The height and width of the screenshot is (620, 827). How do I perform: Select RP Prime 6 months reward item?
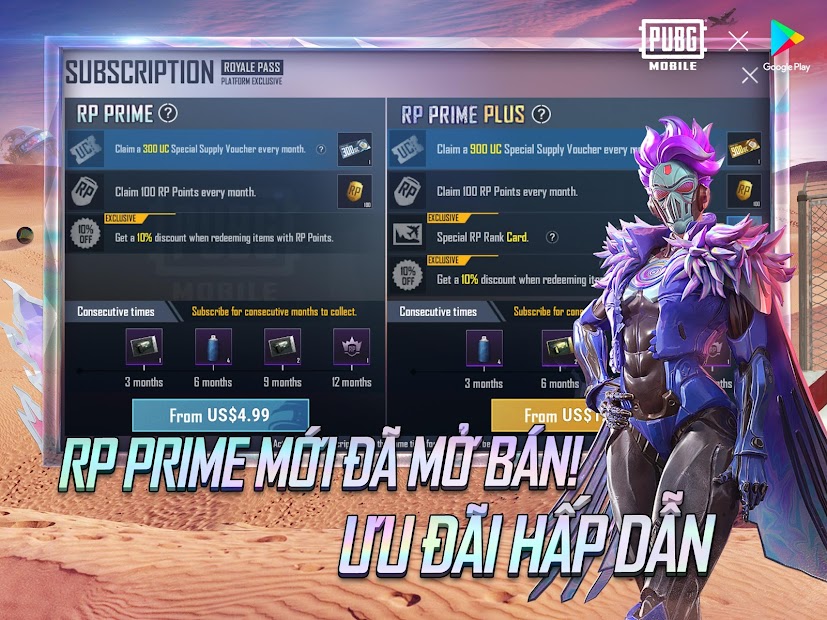point(212,347)
